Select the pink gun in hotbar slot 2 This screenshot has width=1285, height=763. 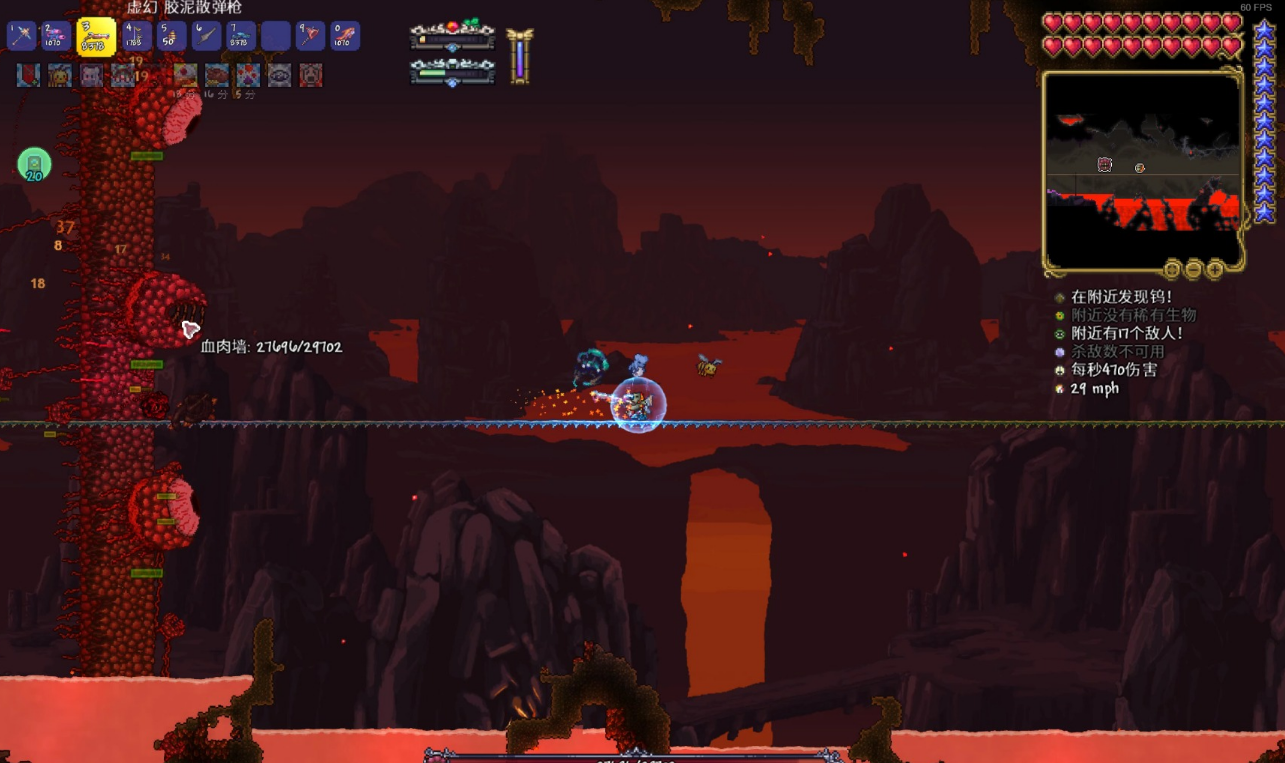coord(56,37)
